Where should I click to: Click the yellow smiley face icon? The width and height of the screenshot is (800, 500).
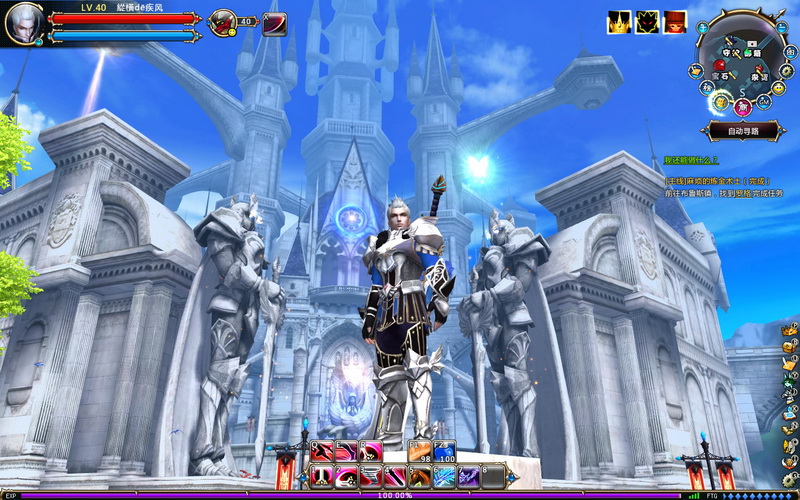click(x=779, y=87)
